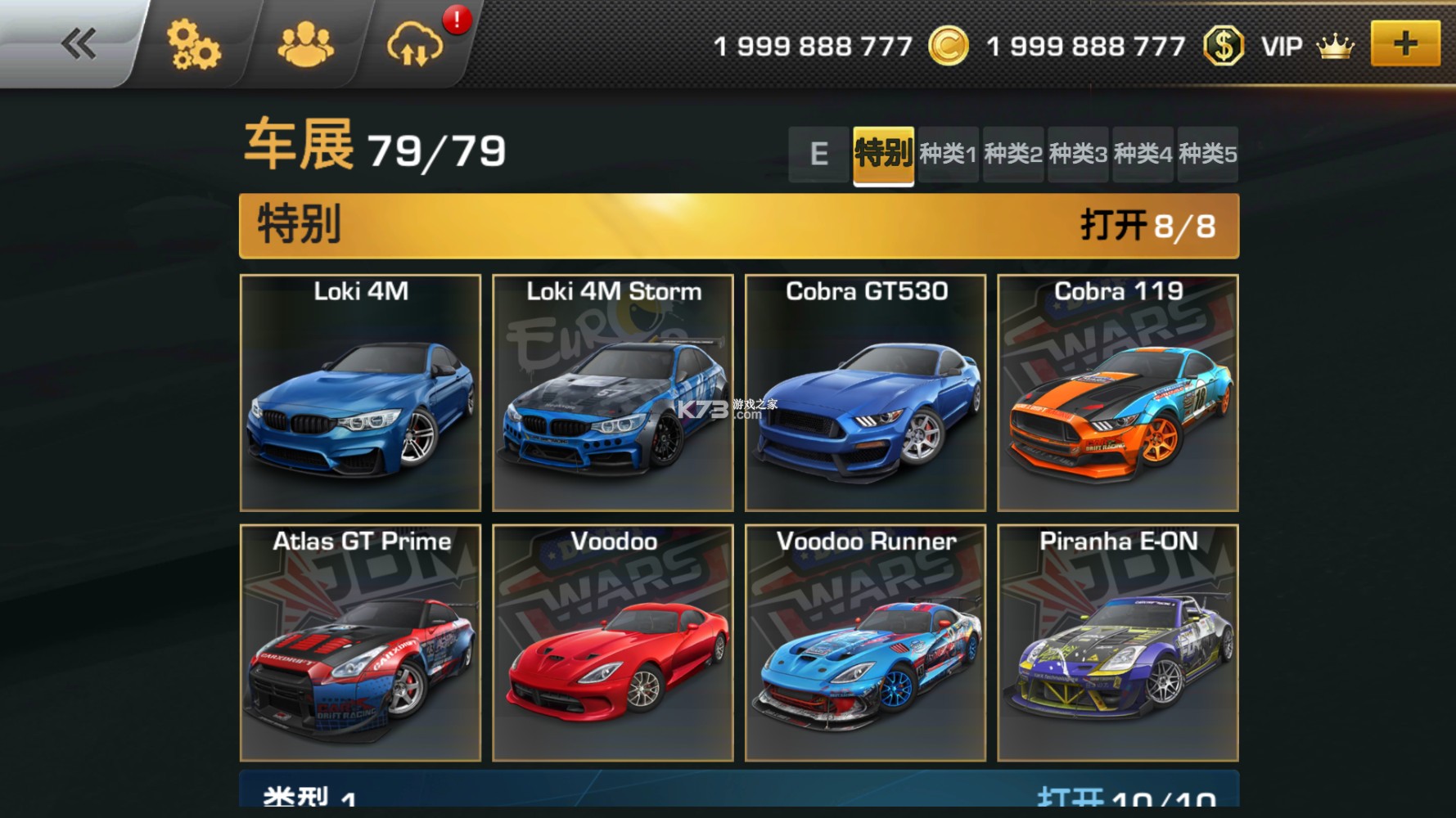The height and width of the screenshot is (818, 1456).
Task: Switch to the E category tab
Action: [x=818, y=154]
